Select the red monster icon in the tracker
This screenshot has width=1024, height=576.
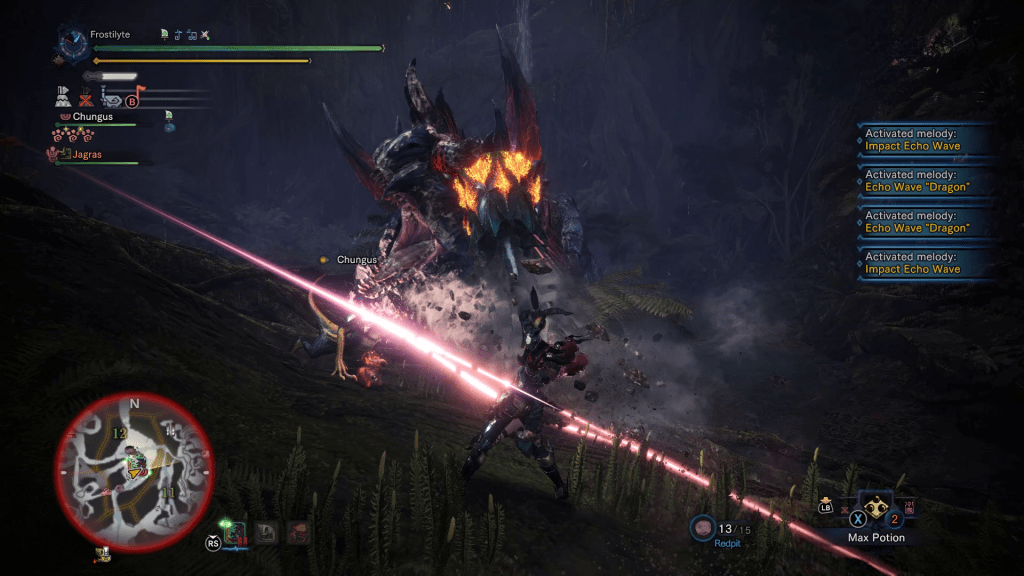[x=297, y=532]
